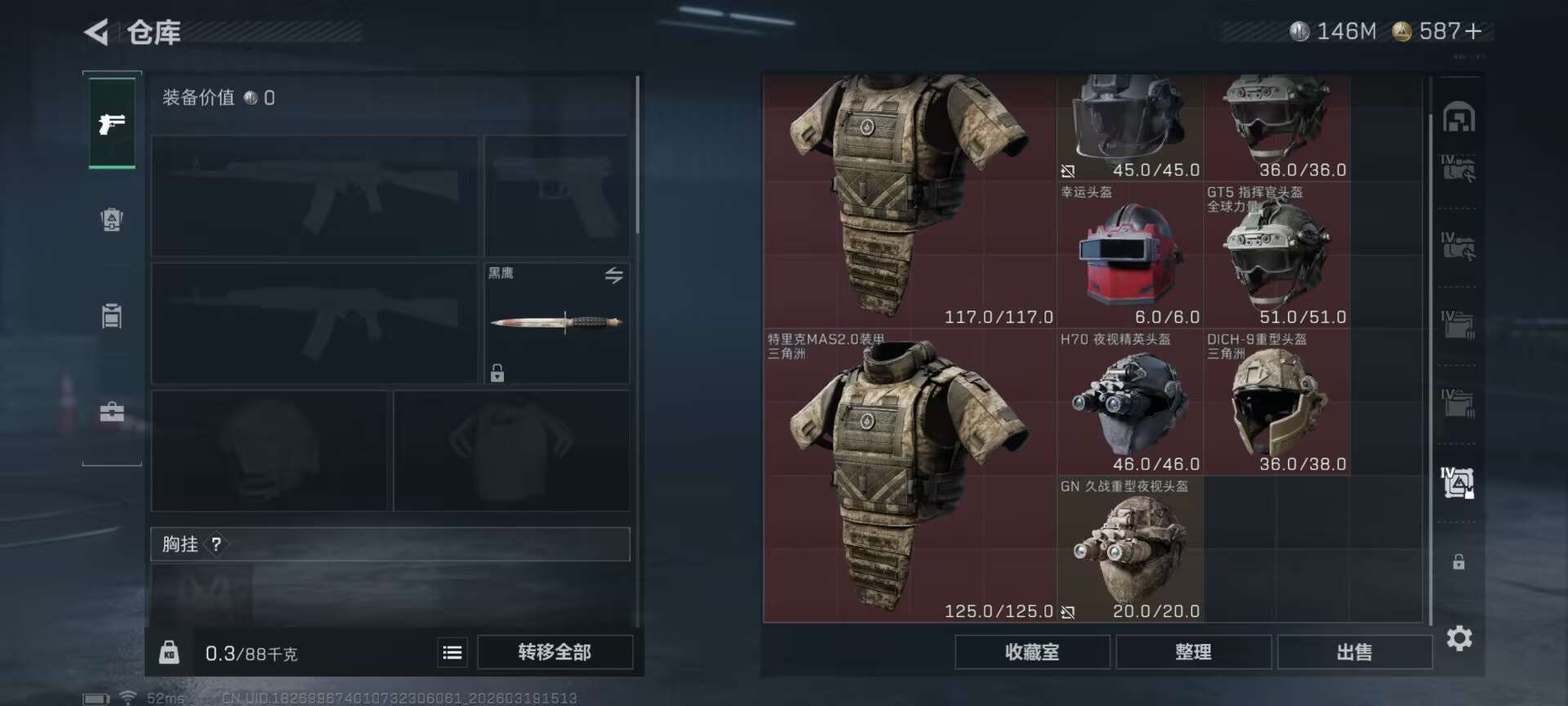Click the list view icon beside weight display
The width and height of the screenshot is (1568, 706).
pyautogui.click(x=452, y=653)
